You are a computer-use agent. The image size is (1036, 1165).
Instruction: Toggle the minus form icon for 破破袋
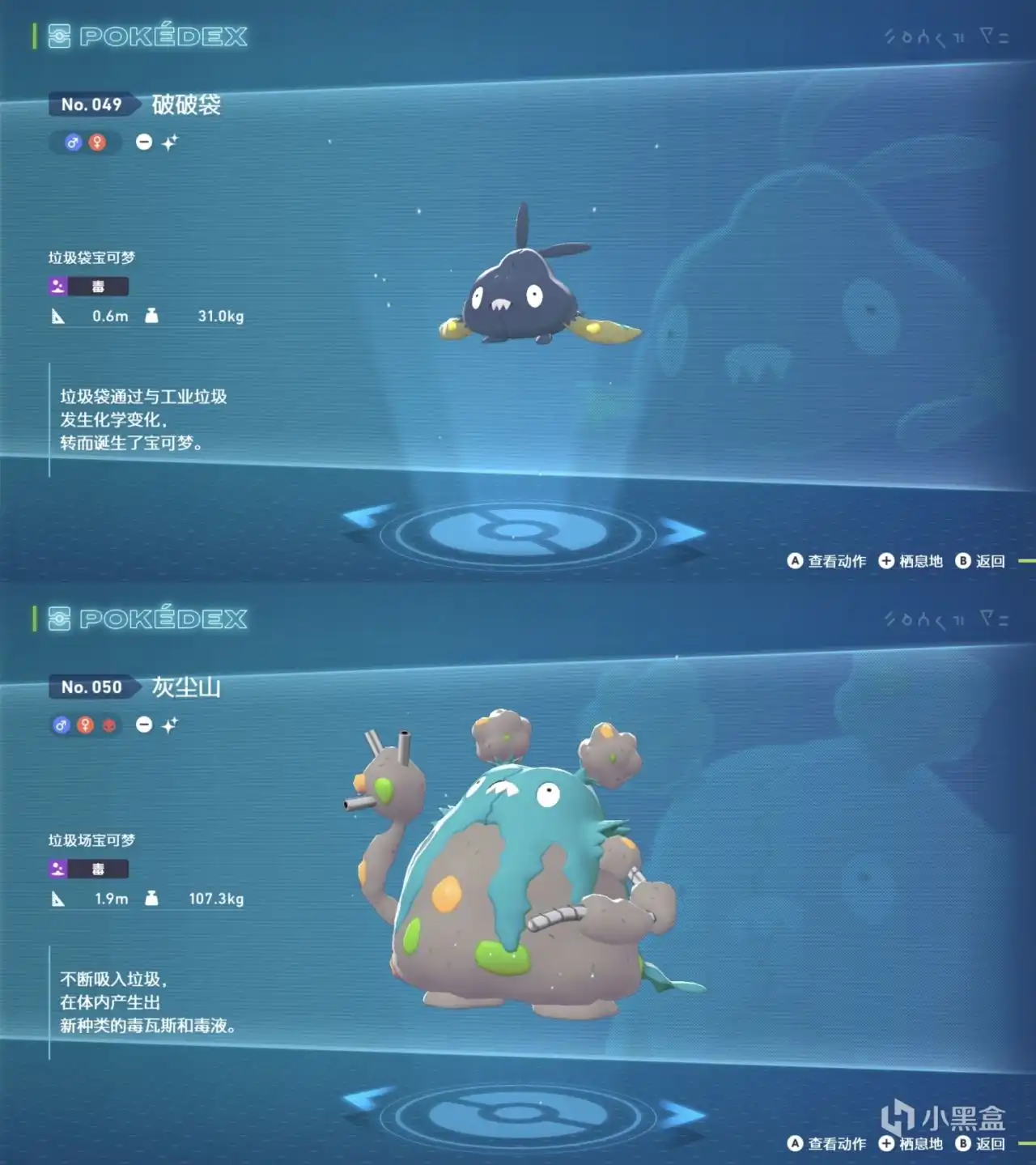(x=143, y=142)
